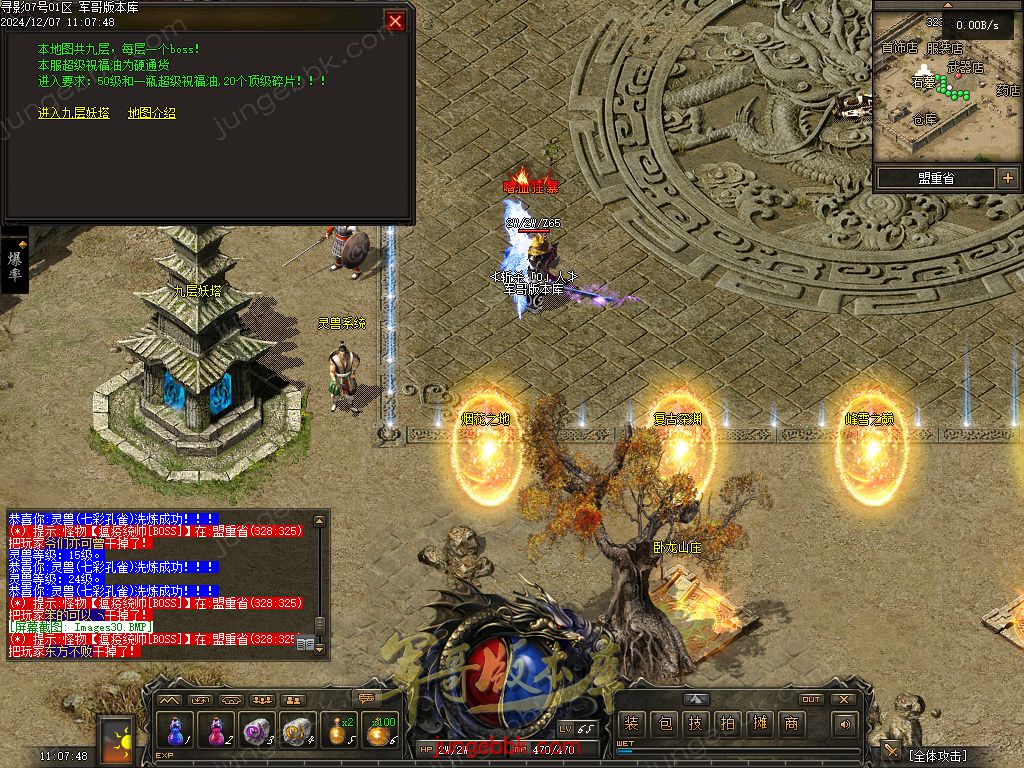The height and width of the screenshot is (768, 1024).
Task: Open the auction (拍) window
Action: [x=728, y=724]
